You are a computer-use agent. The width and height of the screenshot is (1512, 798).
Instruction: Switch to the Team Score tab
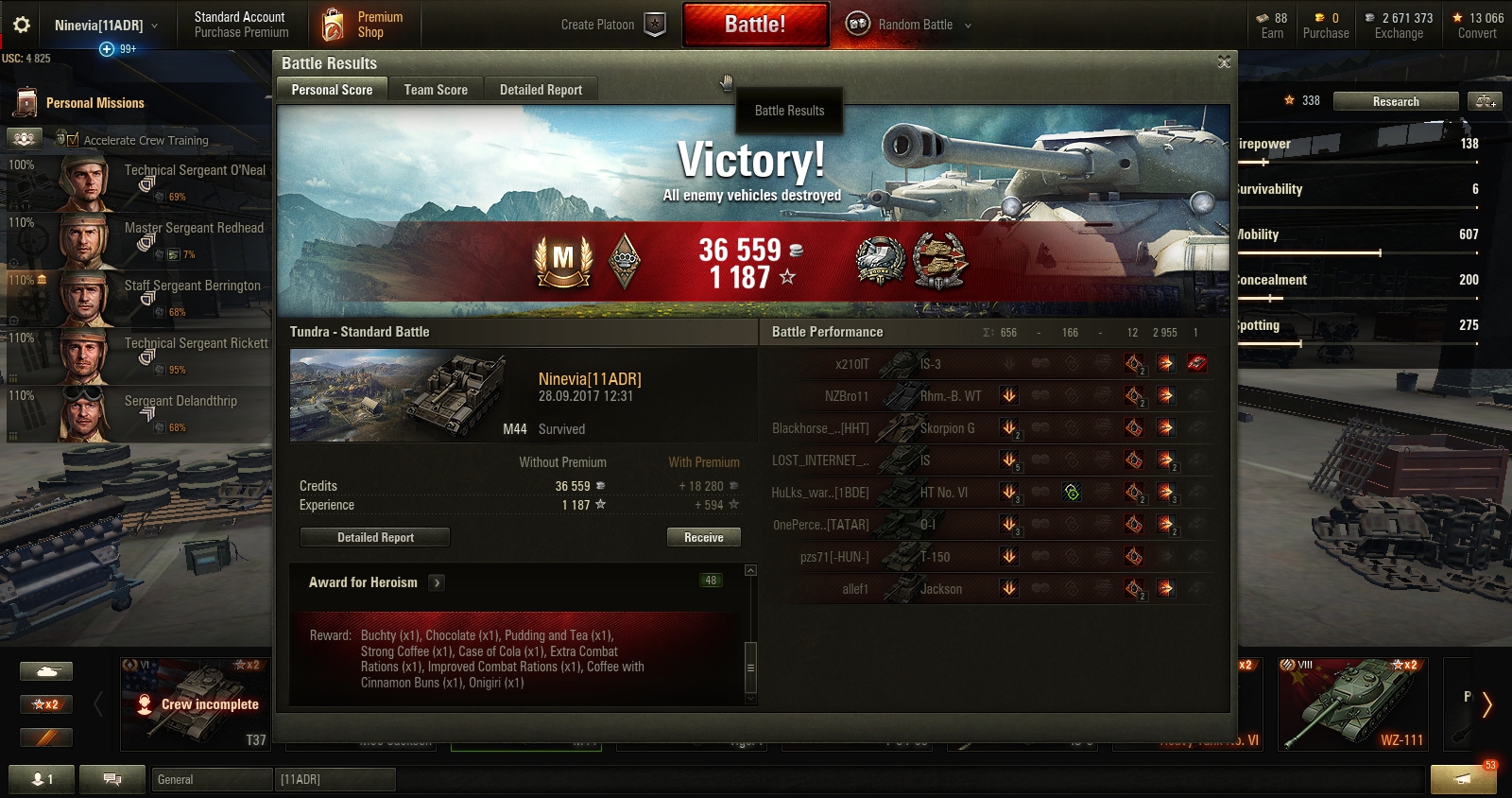(436, 90)
